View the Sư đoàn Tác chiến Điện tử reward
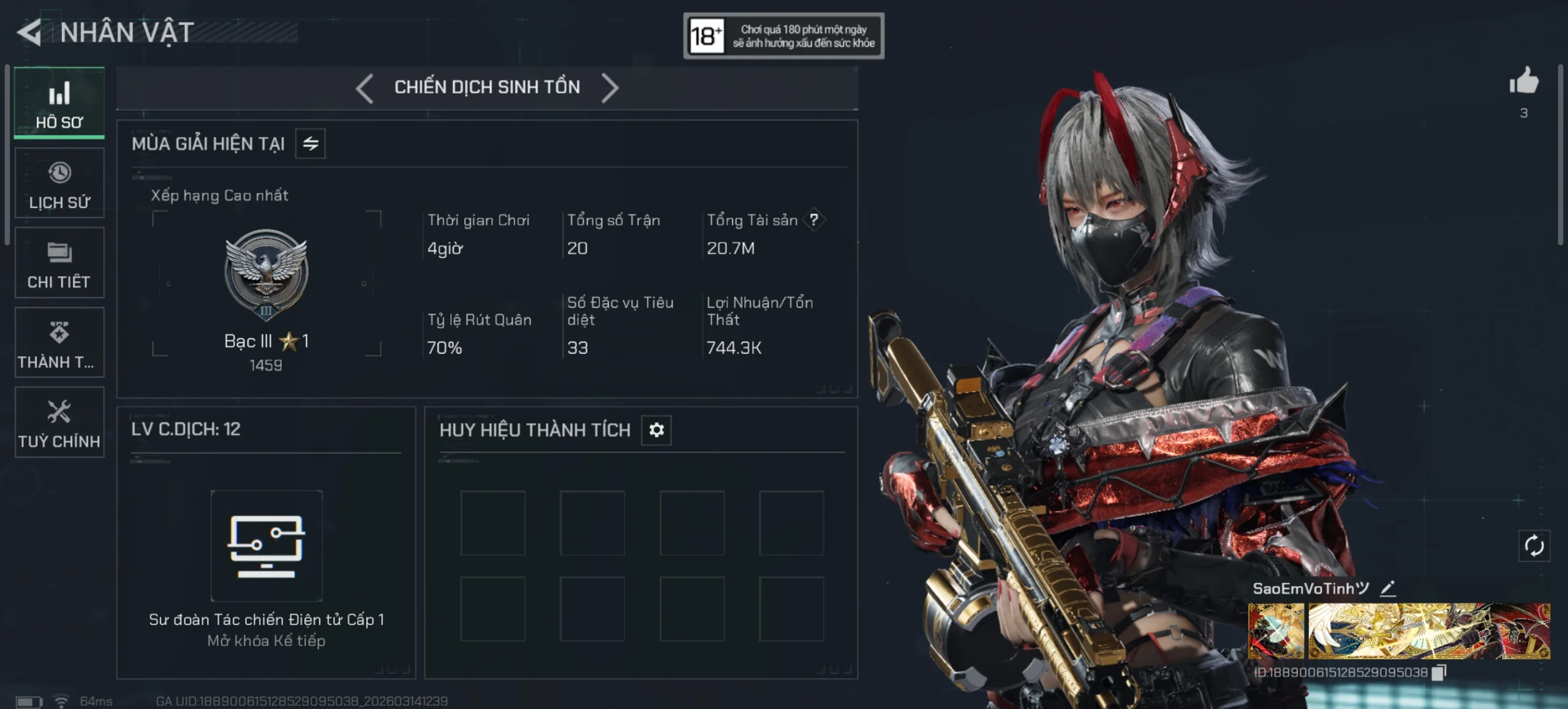Viewport: 1568px width, 709px height. pos(266,546)
